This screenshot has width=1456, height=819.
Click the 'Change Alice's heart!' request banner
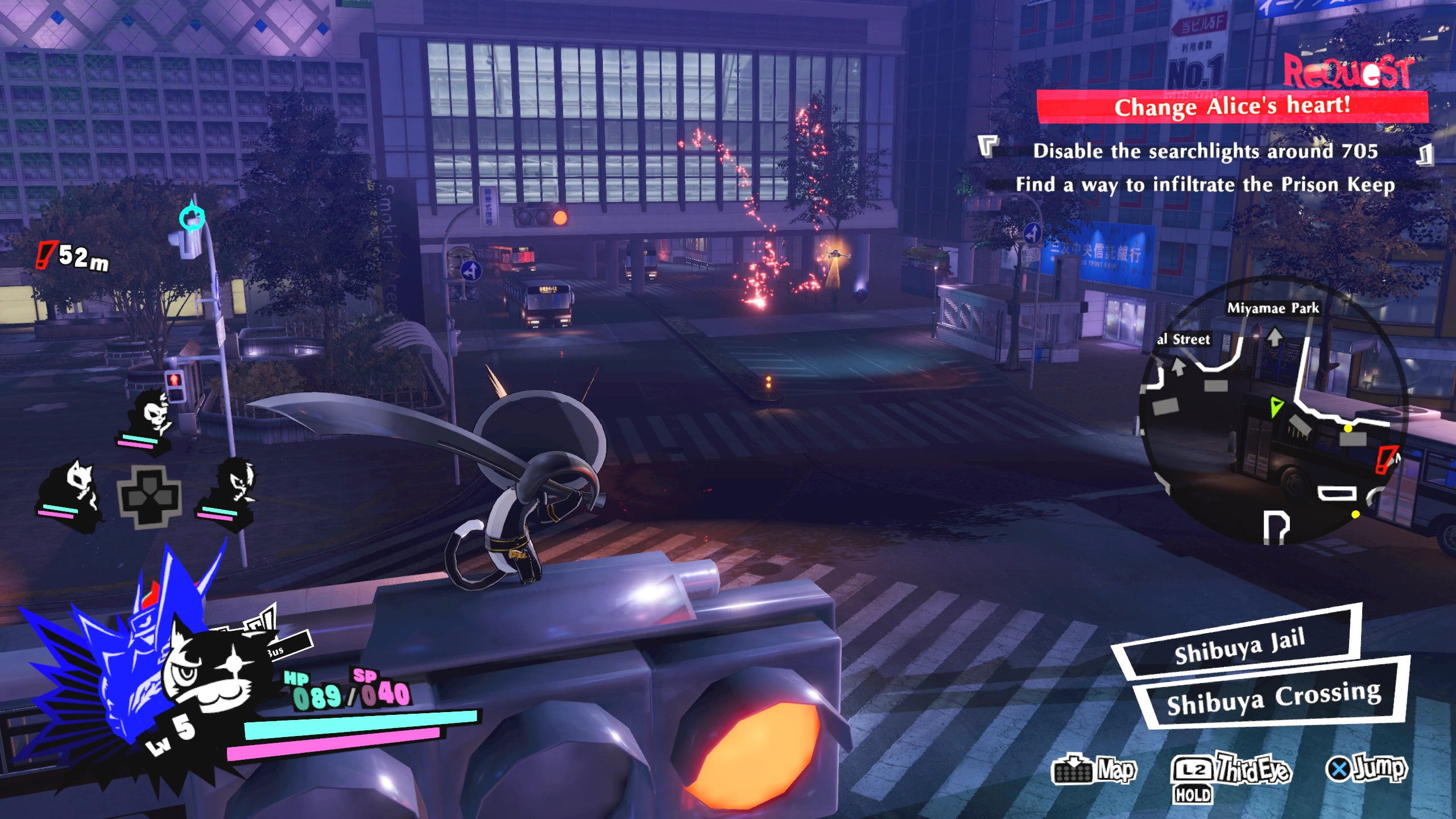point(1232,107)
